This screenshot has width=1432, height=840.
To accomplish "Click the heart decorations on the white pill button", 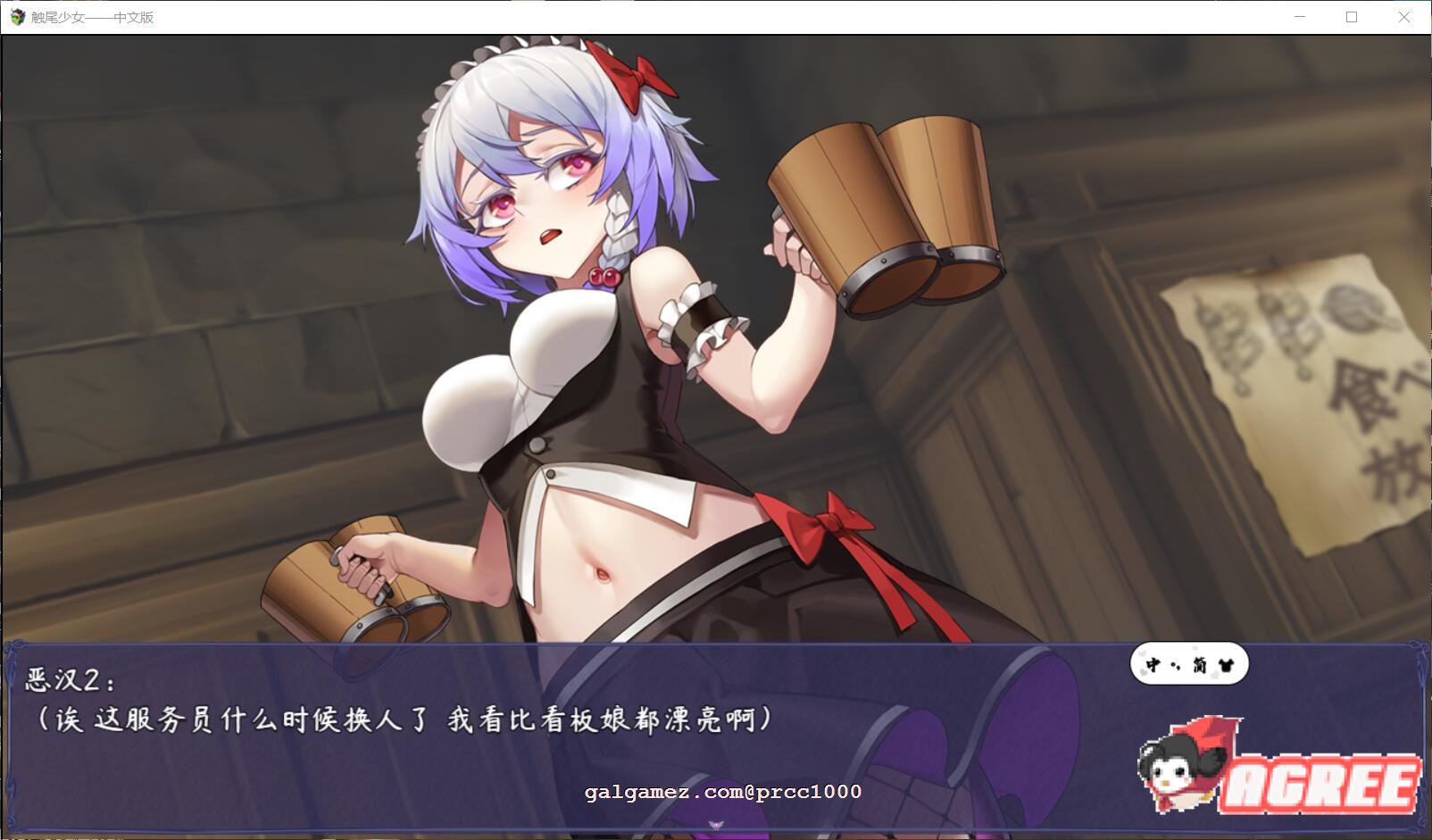I will point(1144,673).
